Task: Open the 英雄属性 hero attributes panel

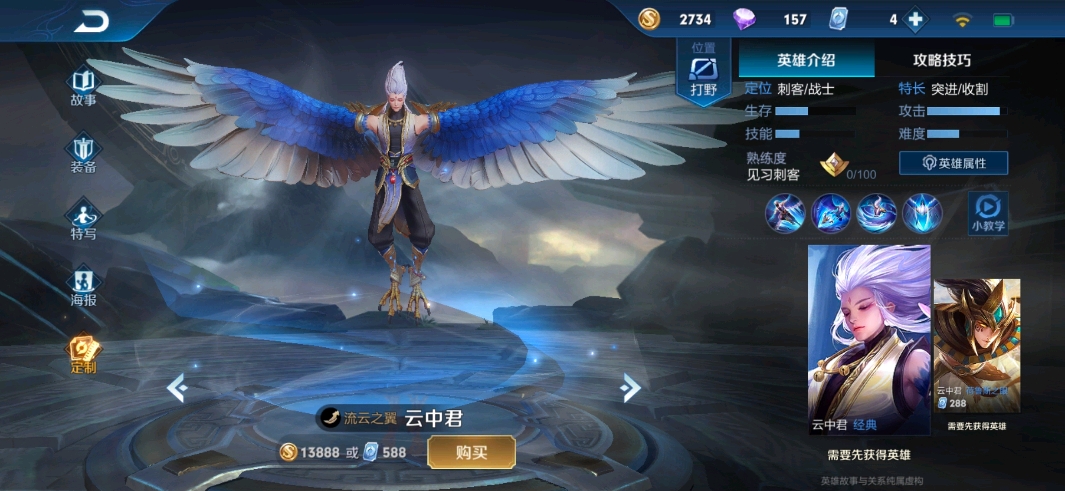Action: pyautogui.click(x=953, y=163)
